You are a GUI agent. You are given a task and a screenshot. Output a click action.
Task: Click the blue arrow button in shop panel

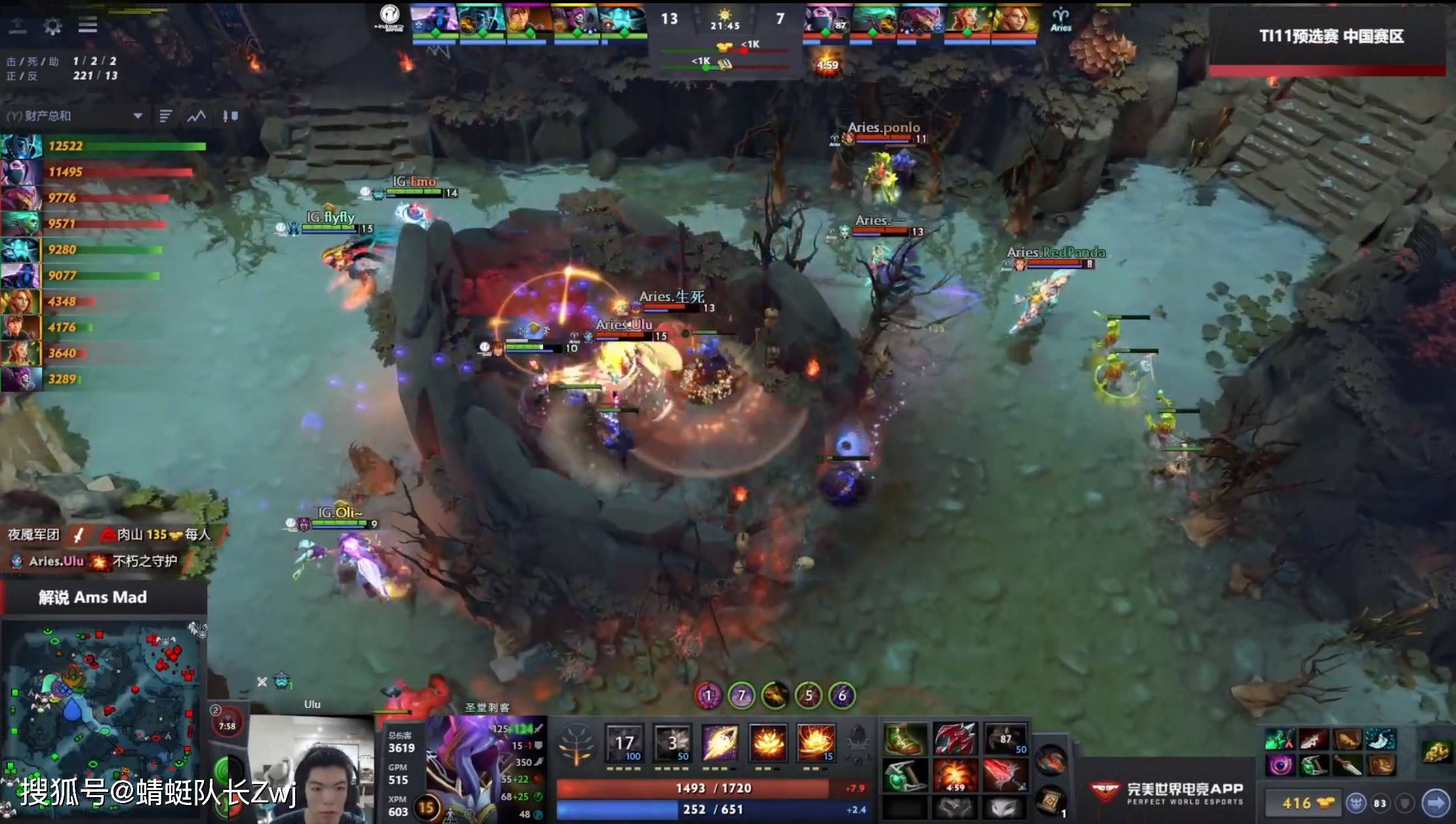(x=1437, y=802)
